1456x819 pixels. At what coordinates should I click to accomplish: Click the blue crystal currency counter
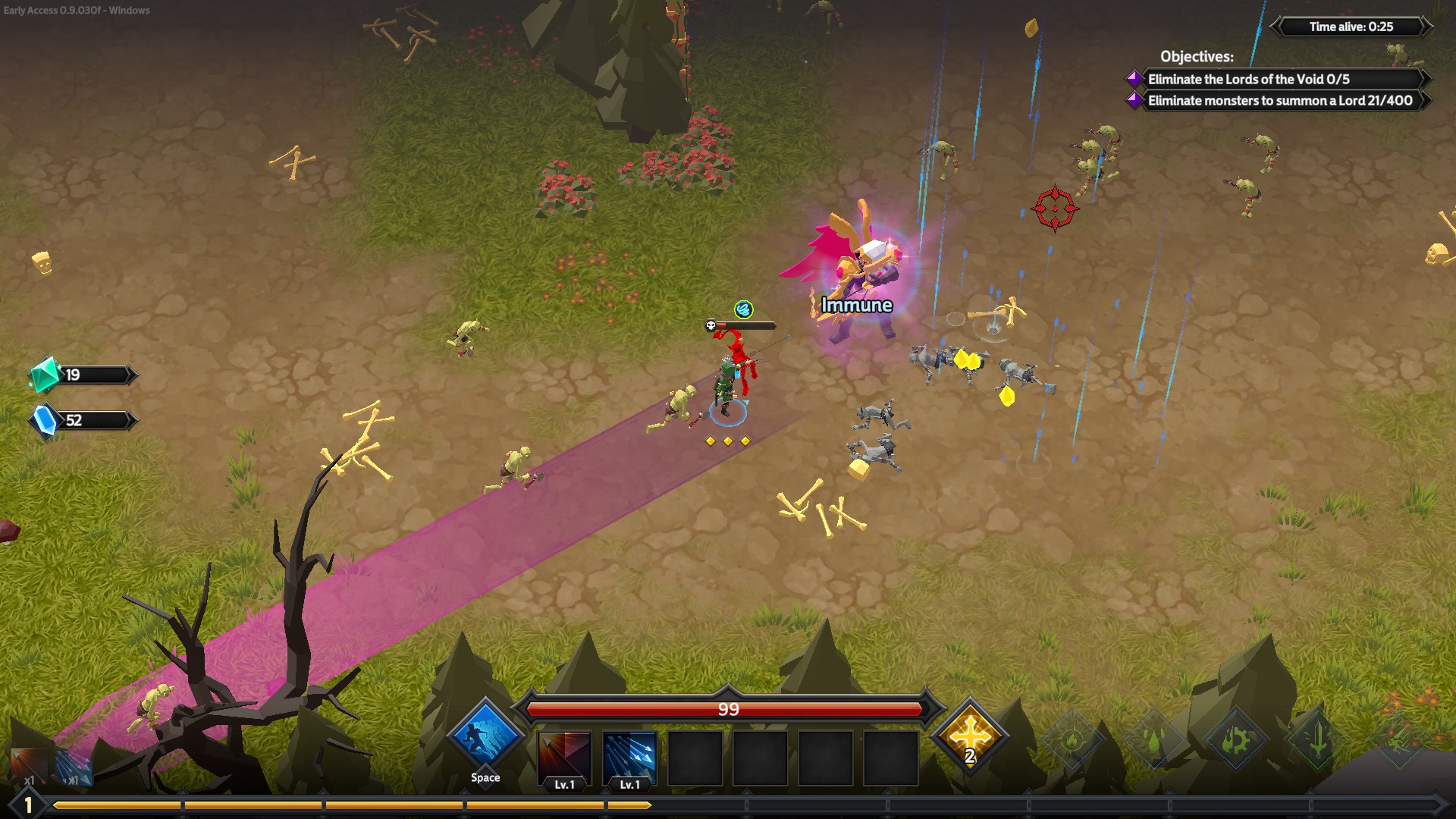click(82, 420)
